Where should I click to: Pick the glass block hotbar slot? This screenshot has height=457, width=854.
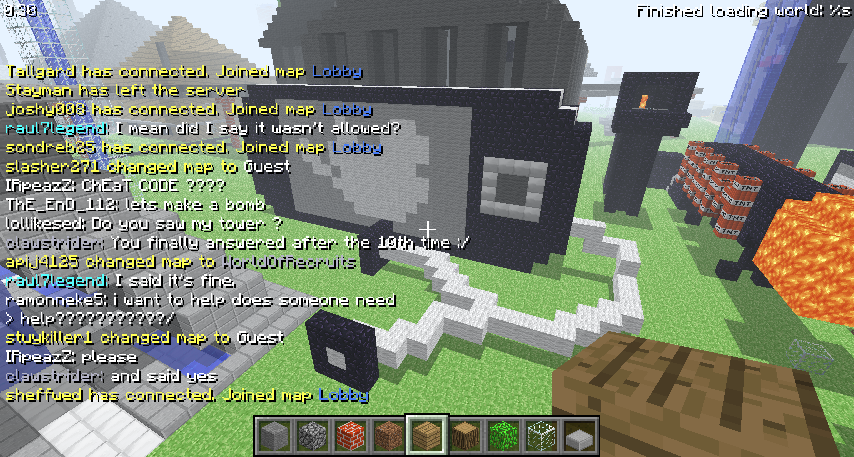pos(538,436)
